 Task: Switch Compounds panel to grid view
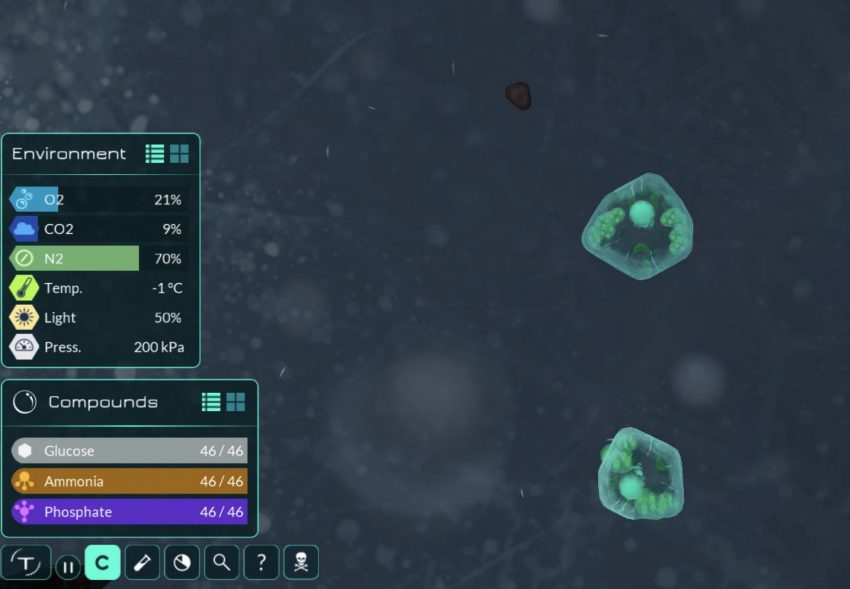click(236, 402)
